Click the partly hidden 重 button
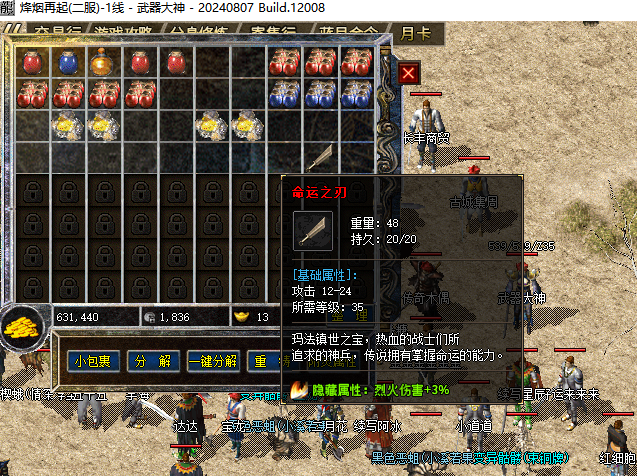 [x=261, y=361]
